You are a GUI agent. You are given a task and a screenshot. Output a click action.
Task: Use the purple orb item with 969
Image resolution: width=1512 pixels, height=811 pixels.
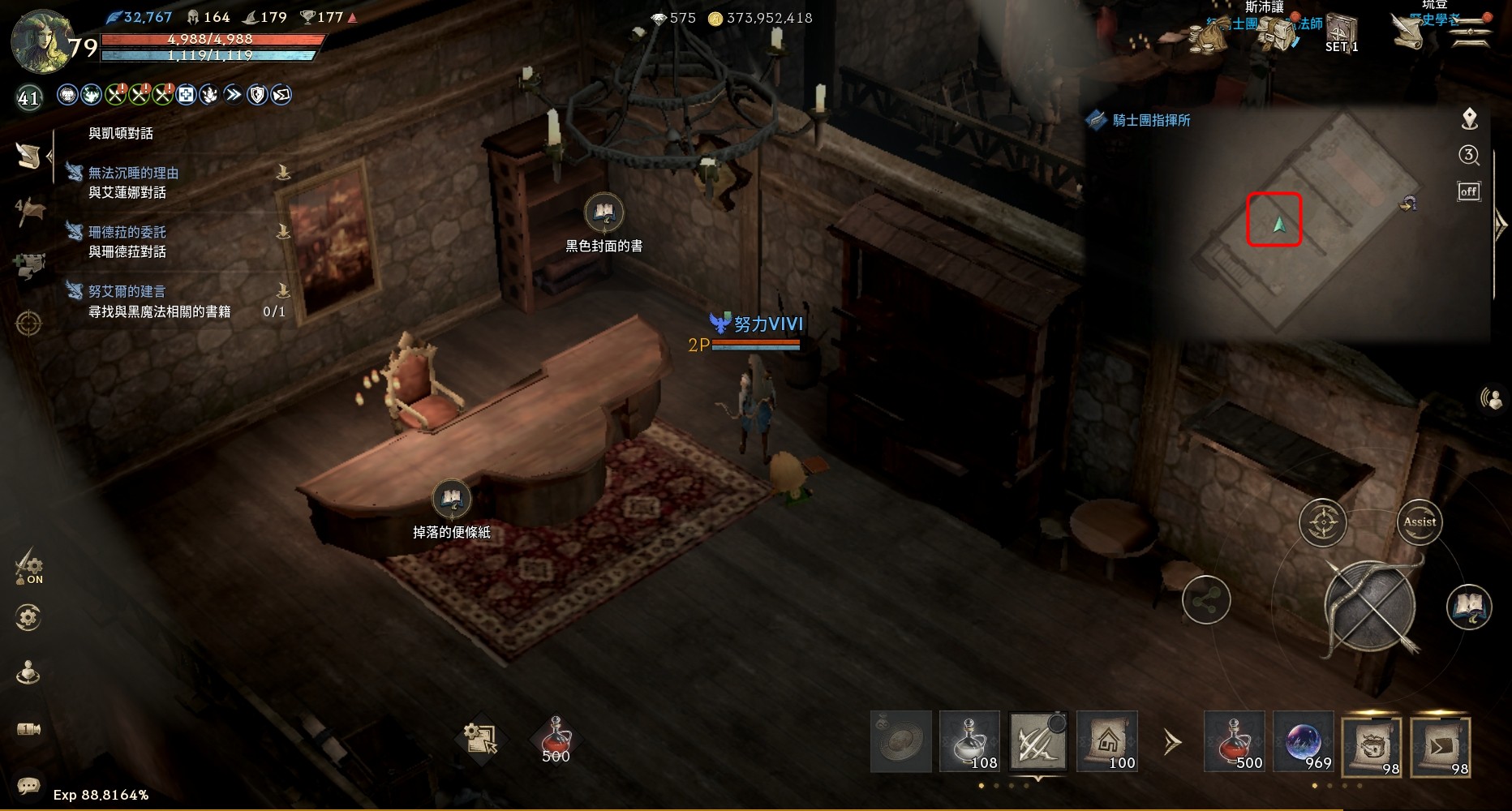[1303, 741]
